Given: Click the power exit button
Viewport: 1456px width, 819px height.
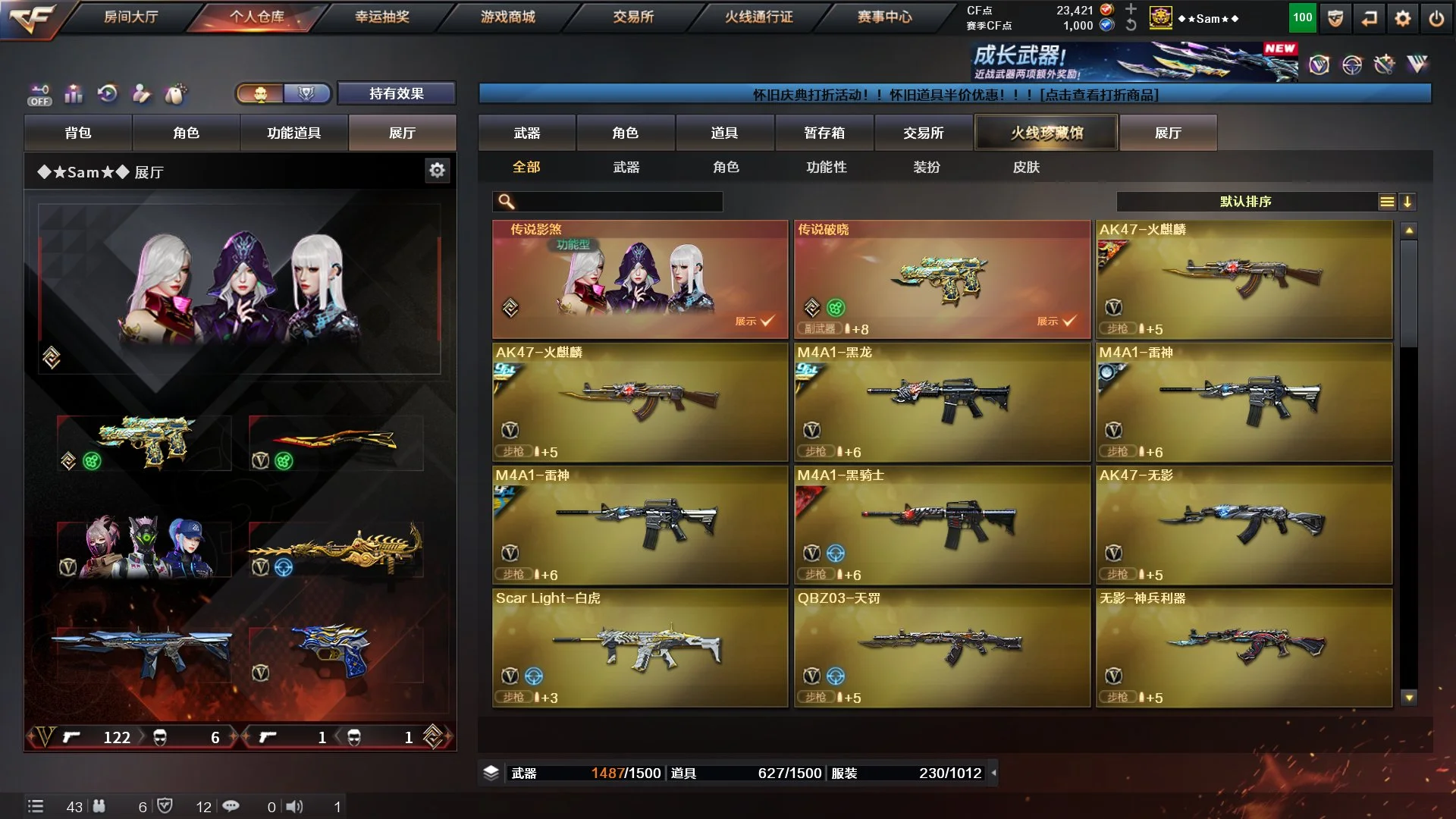Looking at the screenshot, I should click(1436, 18).
